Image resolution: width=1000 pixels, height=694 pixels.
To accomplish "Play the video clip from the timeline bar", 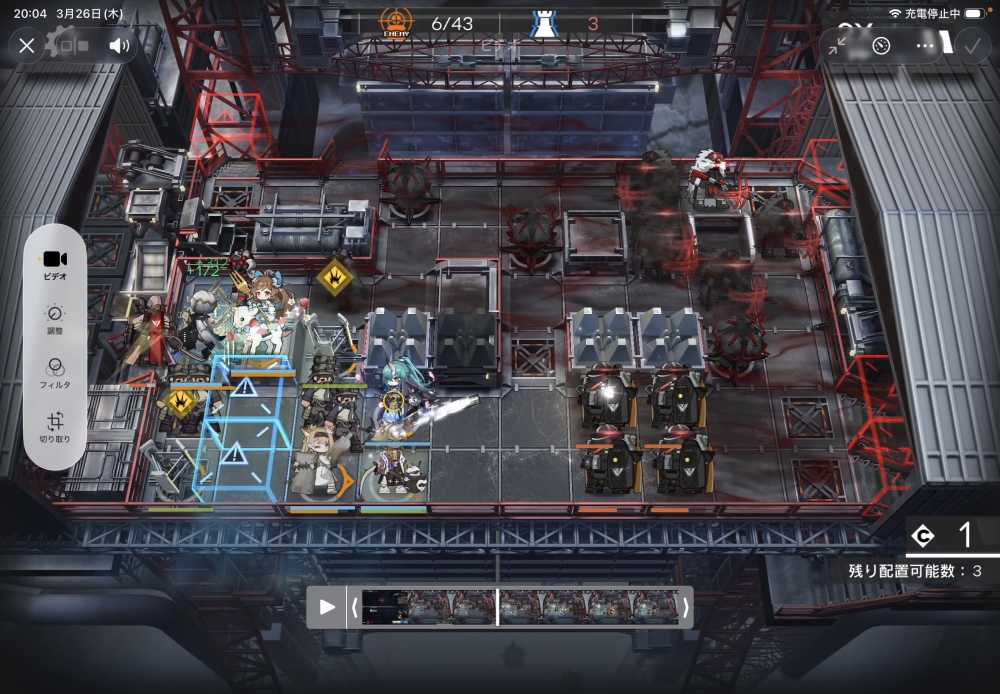I will tap(327, 607).
